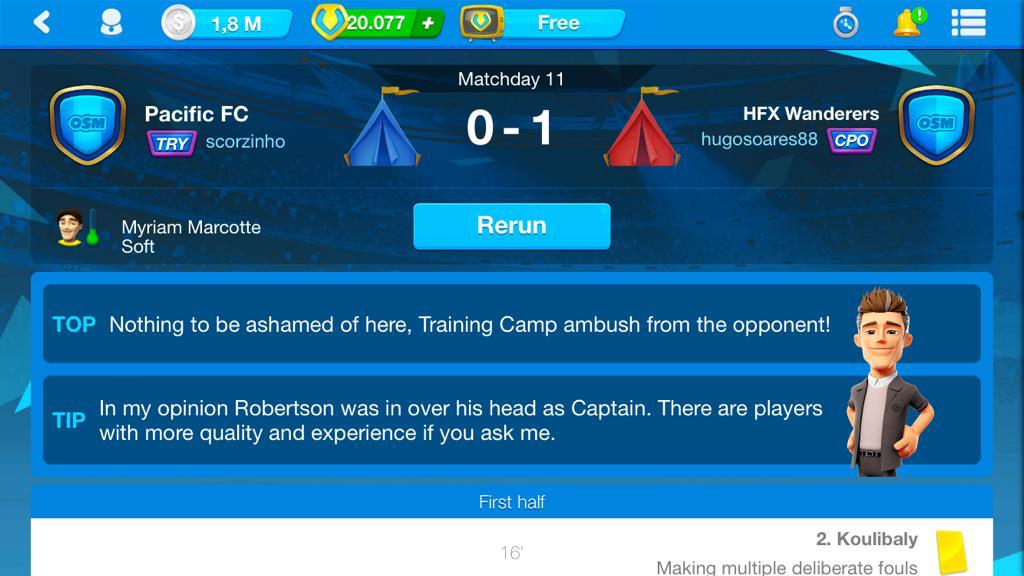
Task: Check the notifications bell
Action: pyautogui.click(x=907, y=22)
